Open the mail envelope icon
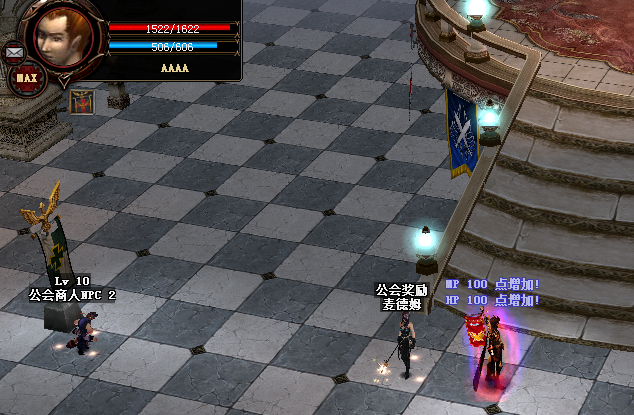634x415 pixels. pos(14,50)
